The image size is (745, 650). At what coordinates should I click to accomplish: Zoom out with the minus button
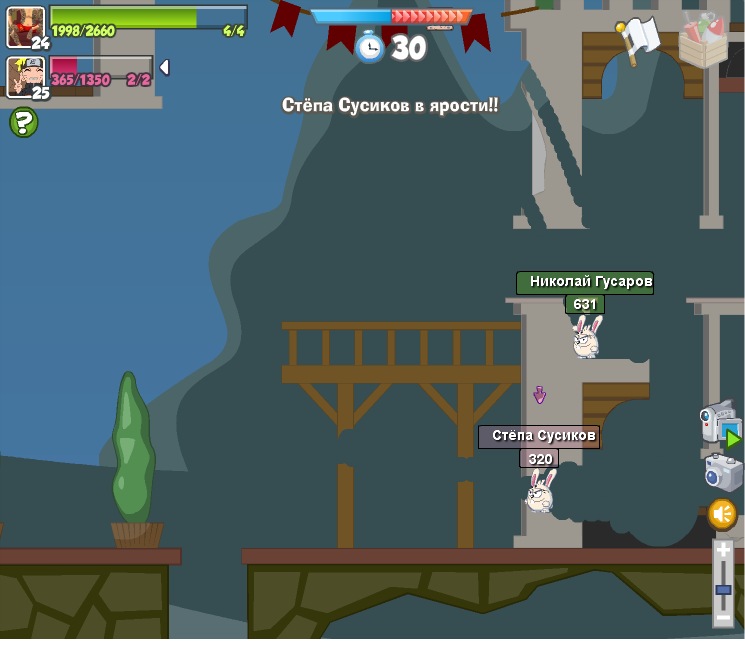click(723, 618)
